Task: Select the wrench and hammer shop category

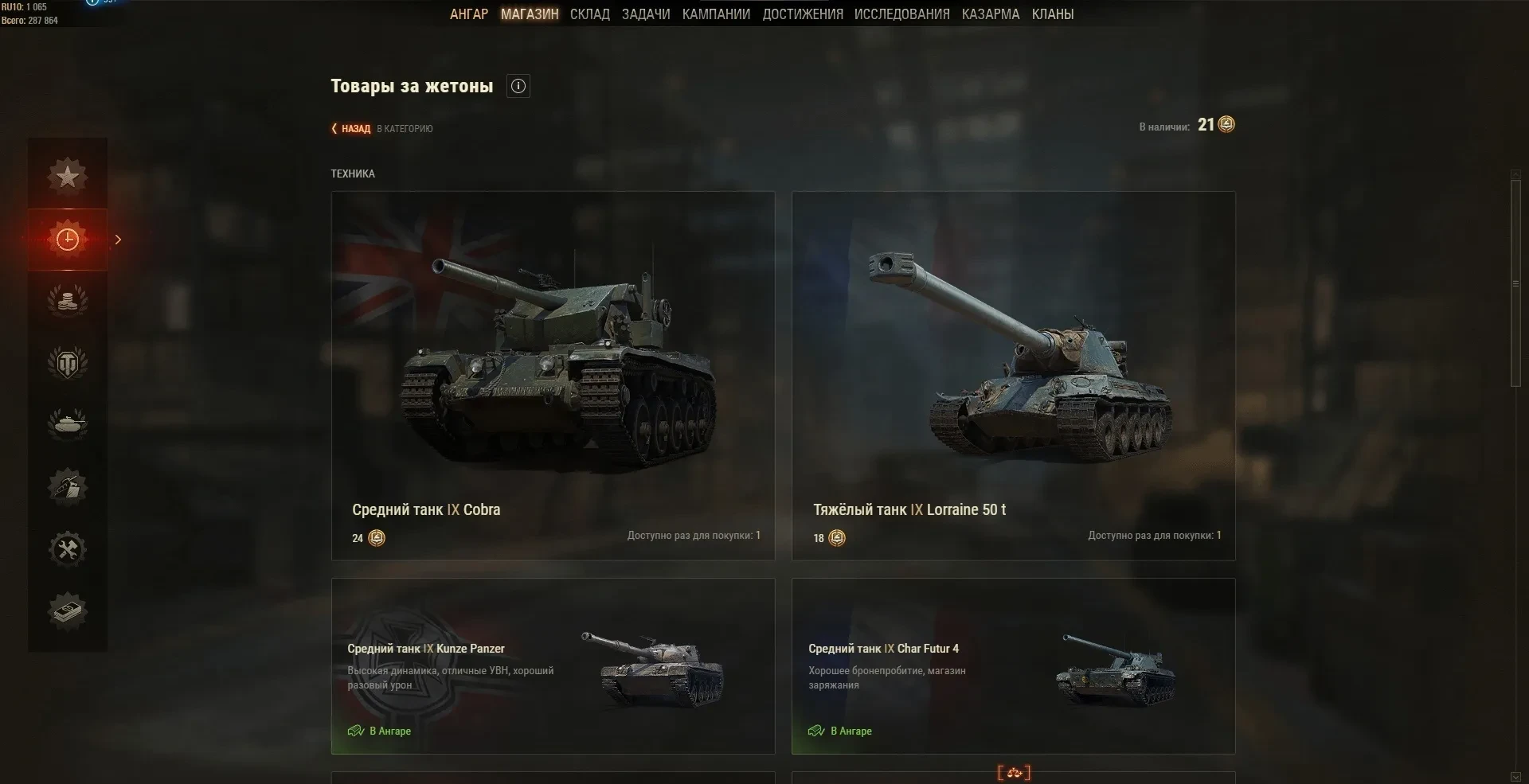Action: [x=68, y=549]
